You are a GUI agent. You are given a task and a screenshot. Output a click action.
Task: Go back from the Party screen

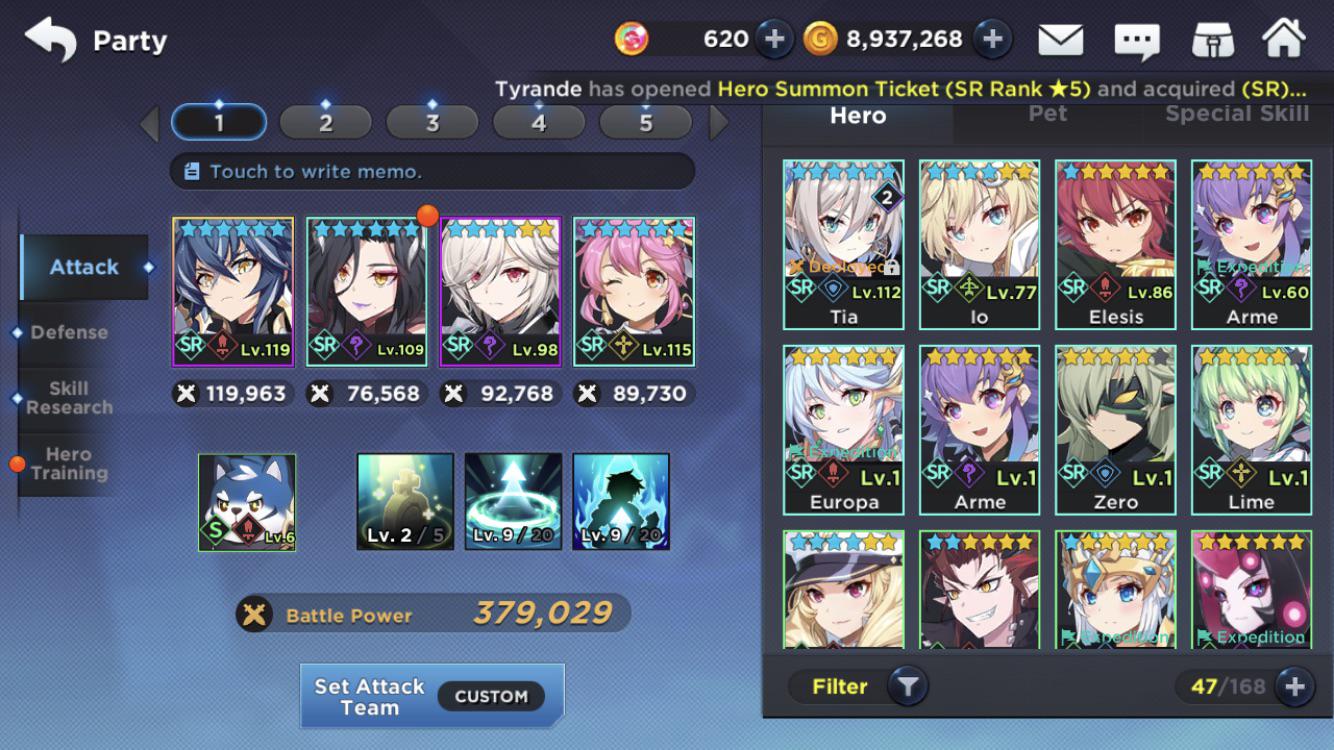50,40
